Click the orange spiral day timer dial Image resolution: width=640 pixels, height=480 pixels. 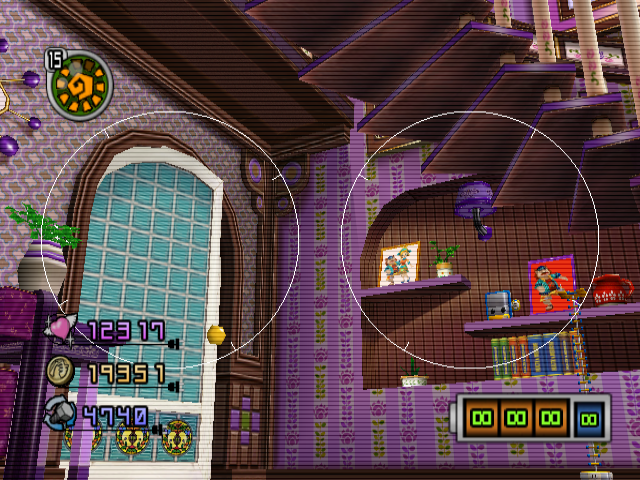point(81,83)
